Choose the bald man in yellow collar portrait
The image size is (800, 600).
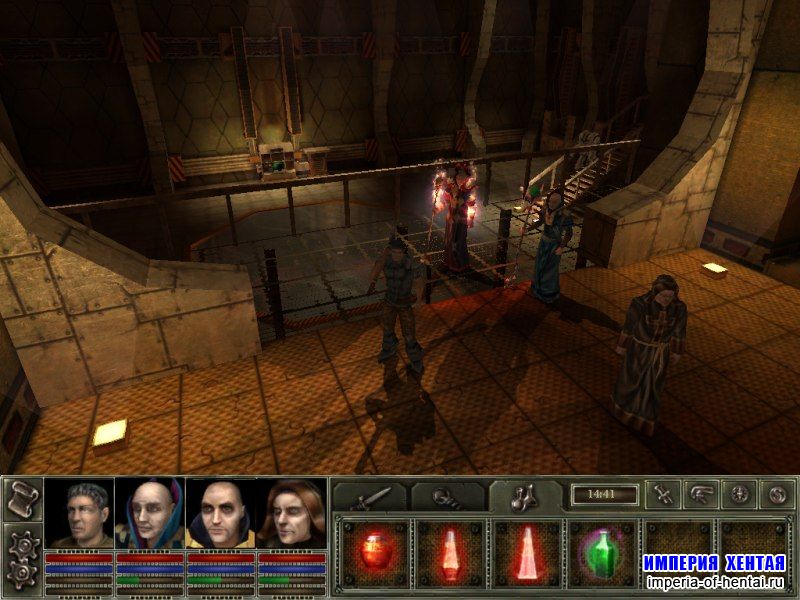click(x=221, y=514)
